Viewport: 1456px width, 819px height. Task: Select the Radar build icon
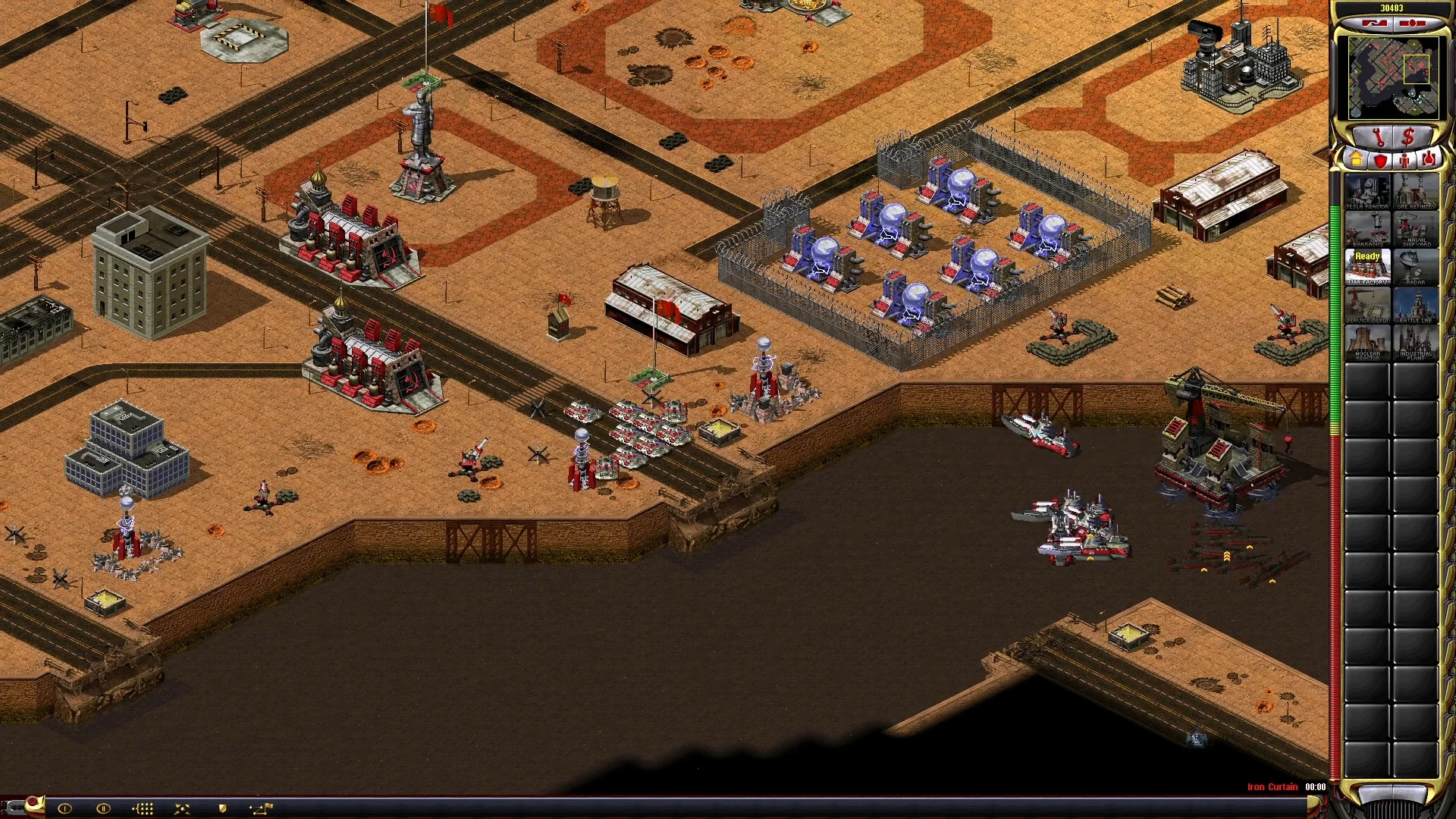[x=1415, y=268]
